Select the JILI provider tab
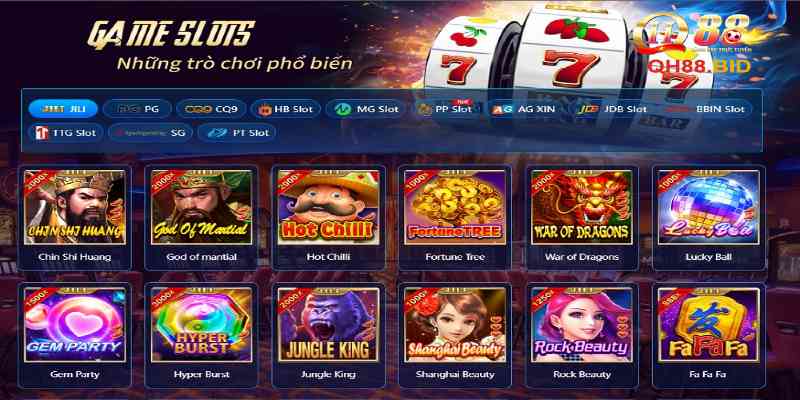Viewport: 800px width, 400px height. [63, 108]
